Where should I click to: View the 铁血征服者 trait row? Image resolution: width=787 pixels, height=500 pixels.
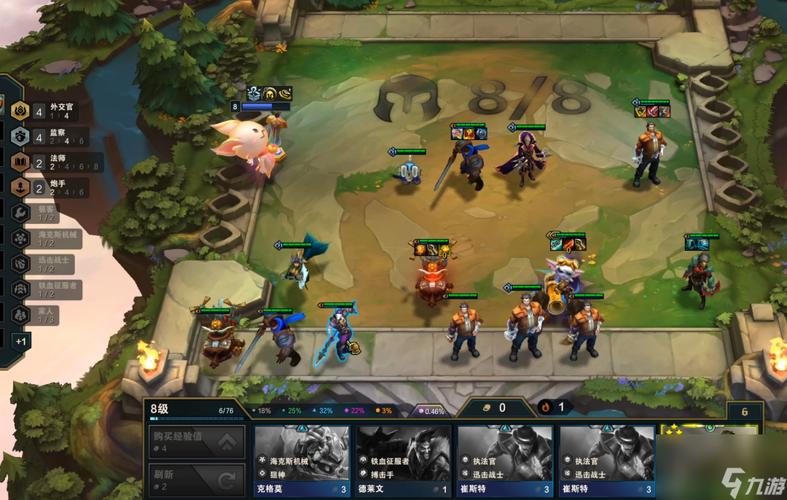click(50, 288)
